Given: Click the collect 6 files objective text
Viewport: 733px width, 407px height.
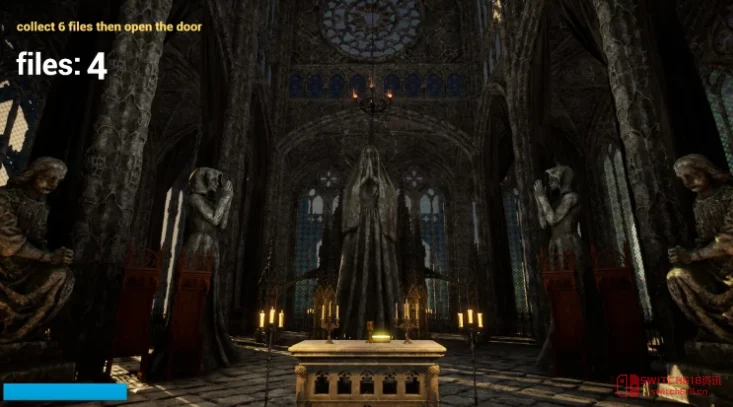Looking at the screenshot, I should click(x=109, y=27).
